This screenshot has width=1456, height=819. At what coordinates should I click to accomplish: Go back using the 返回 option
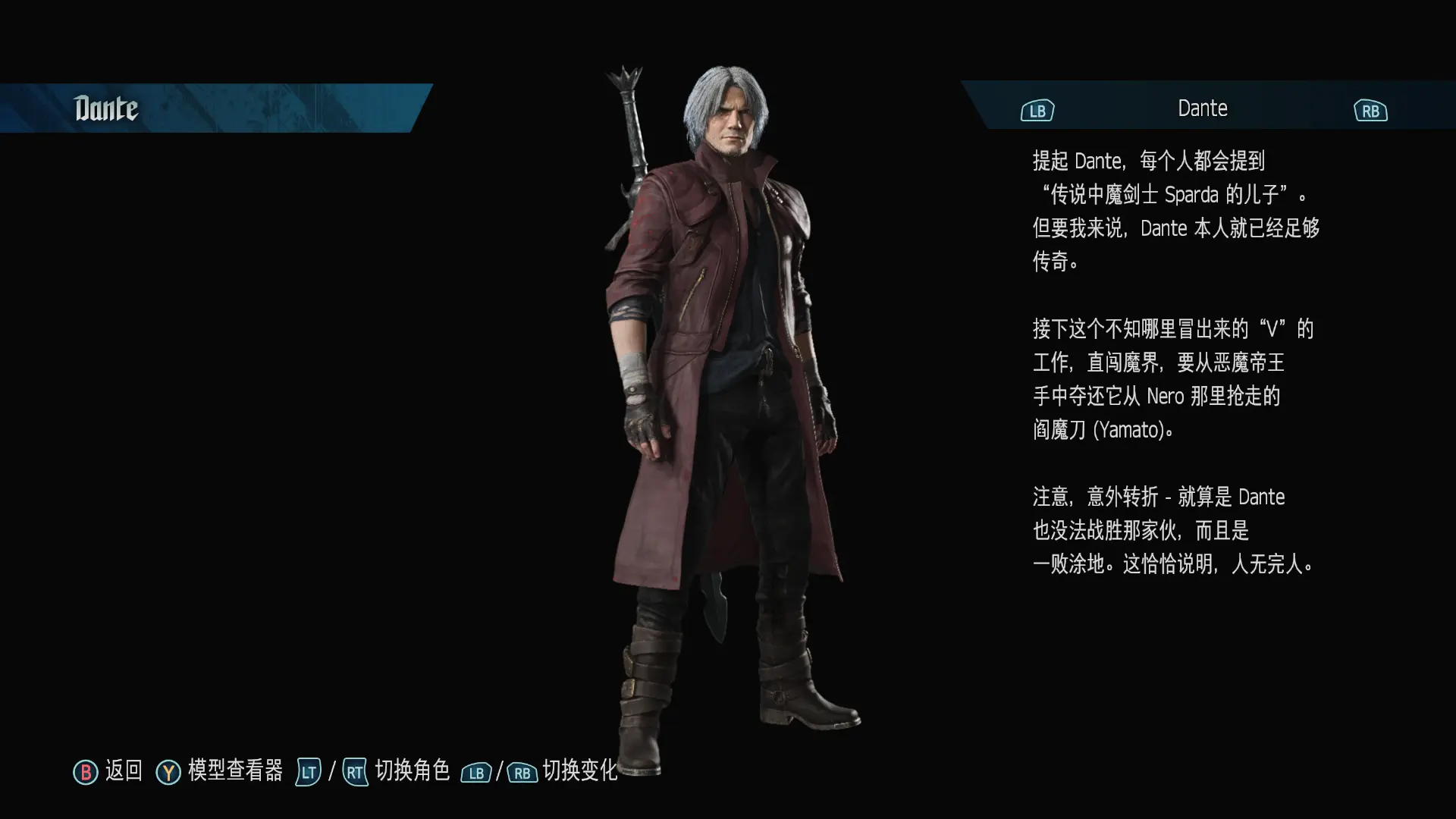pyautogui.click(x=108, y=771)
